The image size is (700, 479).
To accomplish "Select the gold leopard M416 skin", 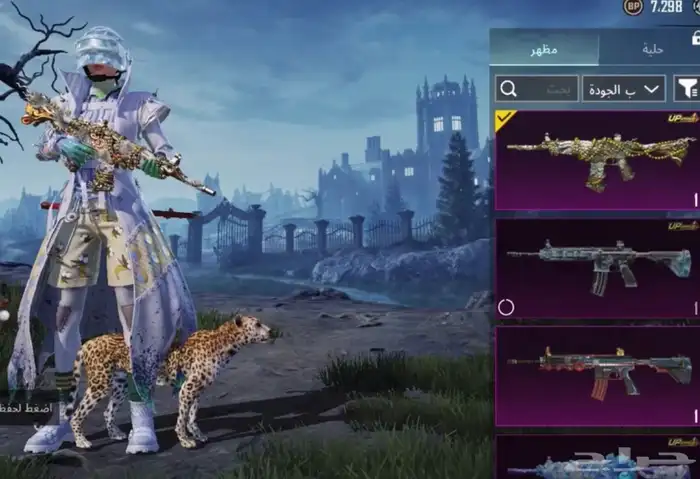I will pyautogui.click(x=597, y=160).
